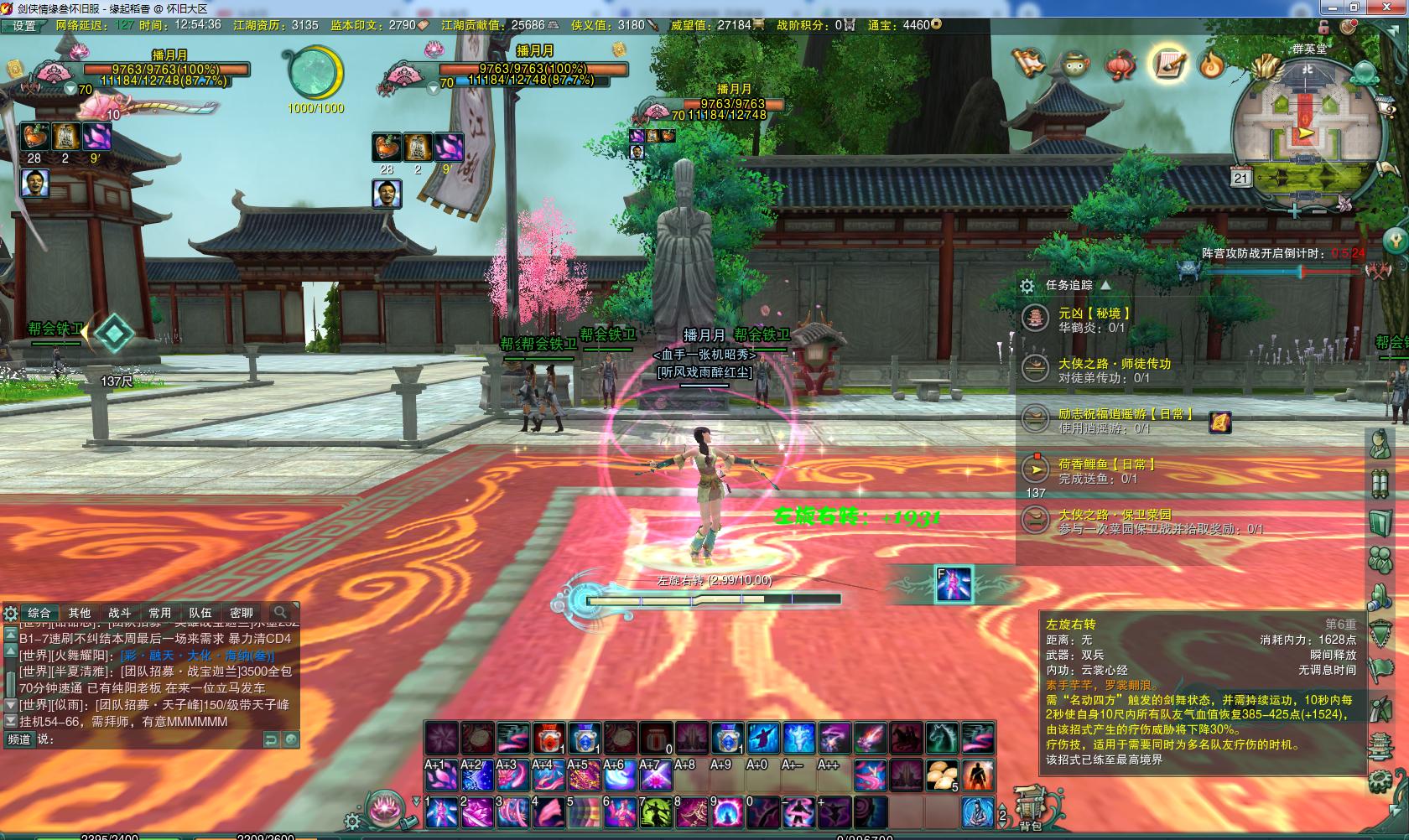The height and width of the screenshot is (840, 1409).
Task: Open the 频道 channel selector
Action: 18,739
